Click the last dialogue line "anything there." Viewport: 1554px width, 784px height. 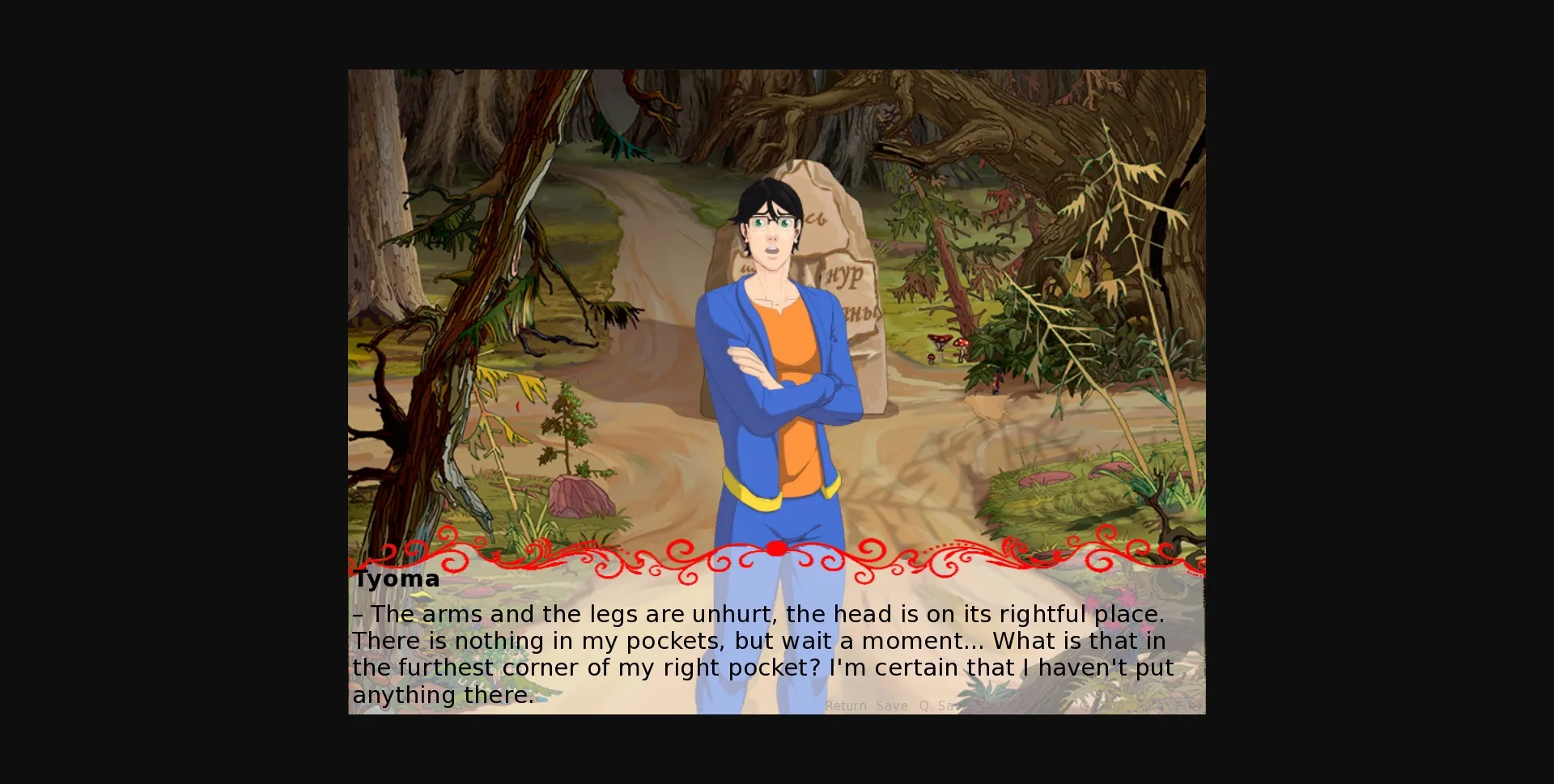(443, 693)
